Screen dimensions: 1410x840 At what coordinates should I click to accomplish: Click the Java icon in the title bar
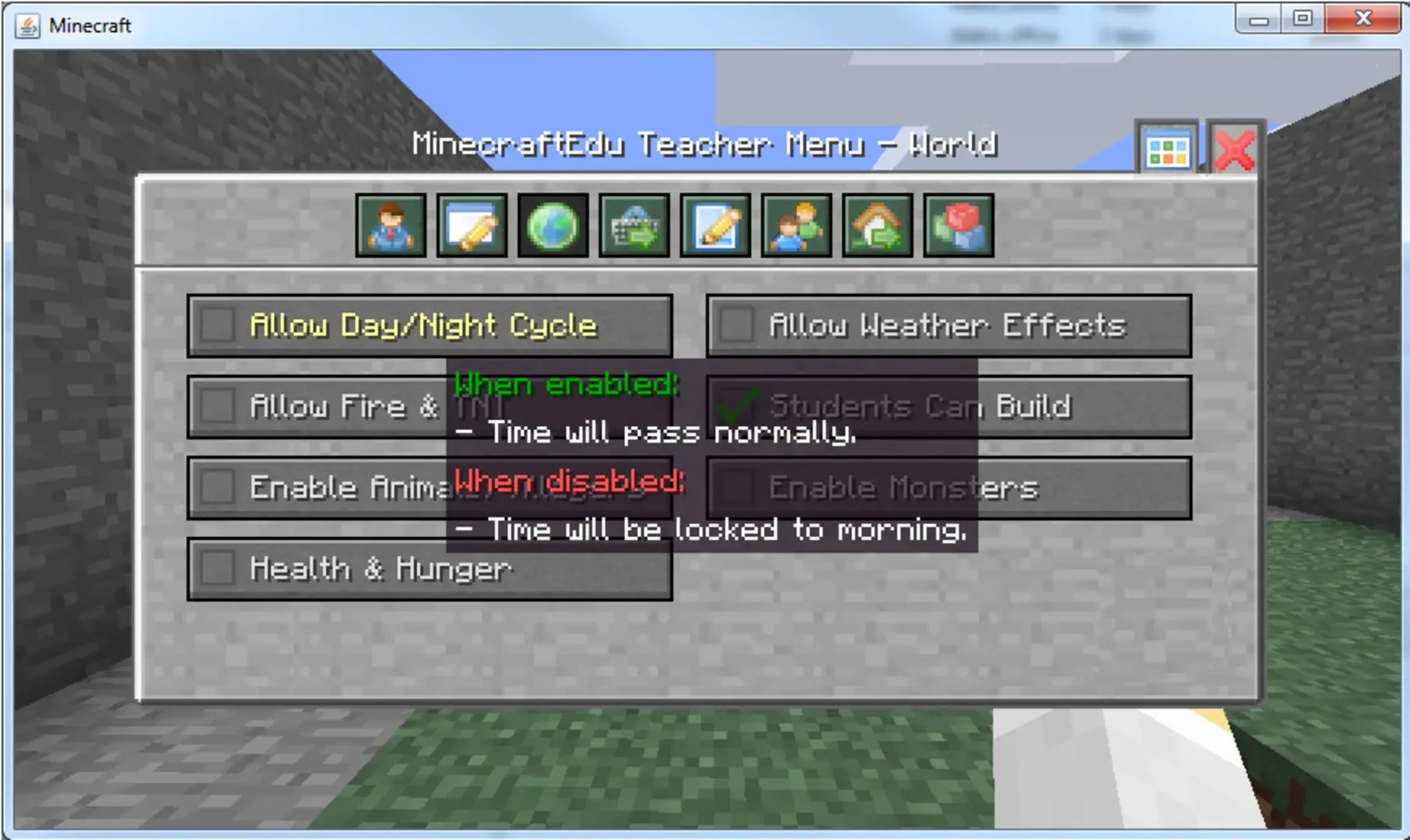coord(28,24)
